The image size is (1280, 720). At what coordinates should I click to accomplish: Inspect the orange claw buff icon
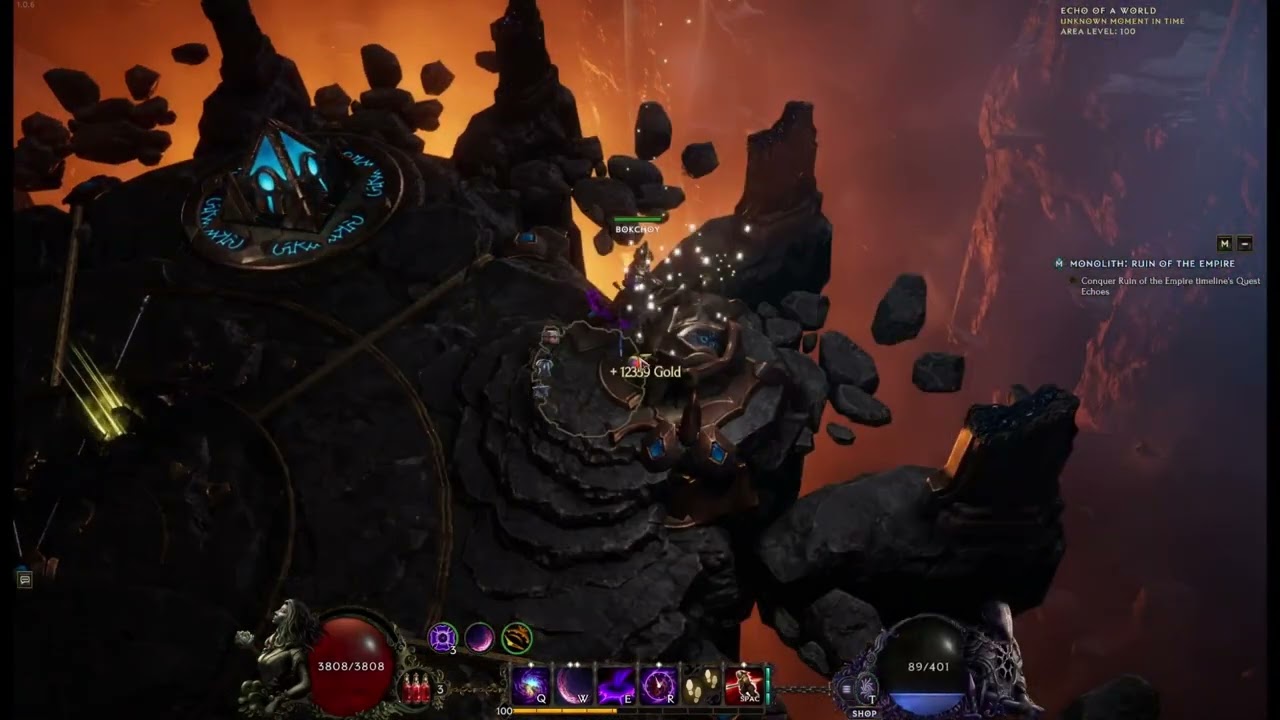(517, 637)
